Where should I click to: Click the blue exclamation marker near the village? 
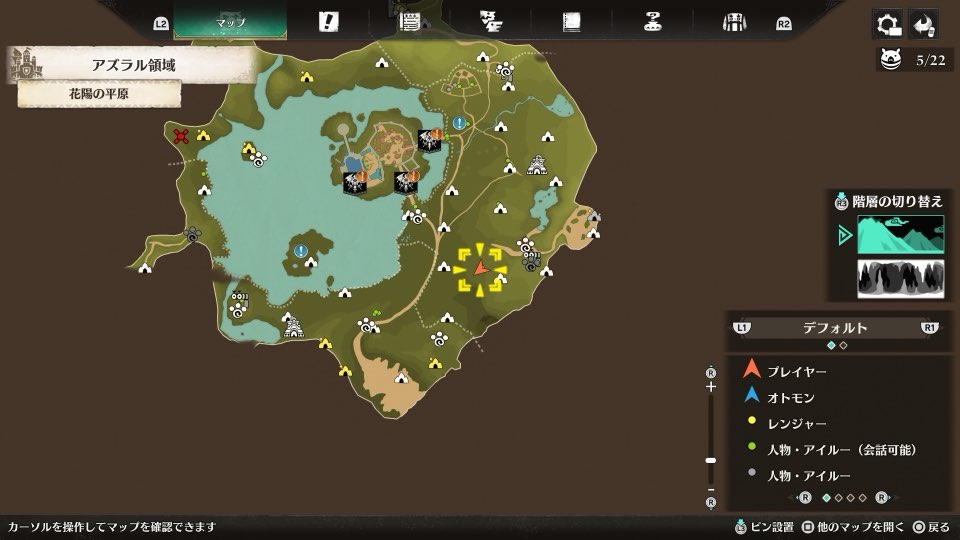pyautogui.click(x=459, y=123)
